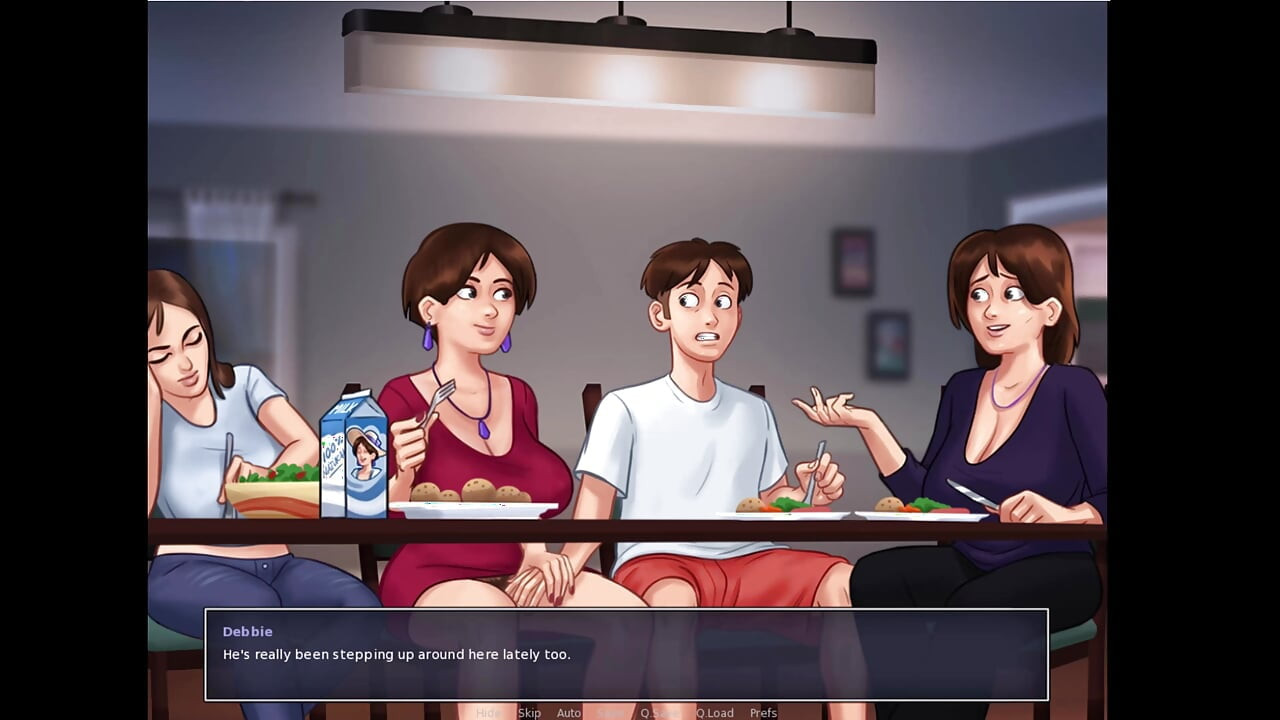Open the Save screen
The width and height of the screenshot is (1280, 720).
click(x=610, y=712)
